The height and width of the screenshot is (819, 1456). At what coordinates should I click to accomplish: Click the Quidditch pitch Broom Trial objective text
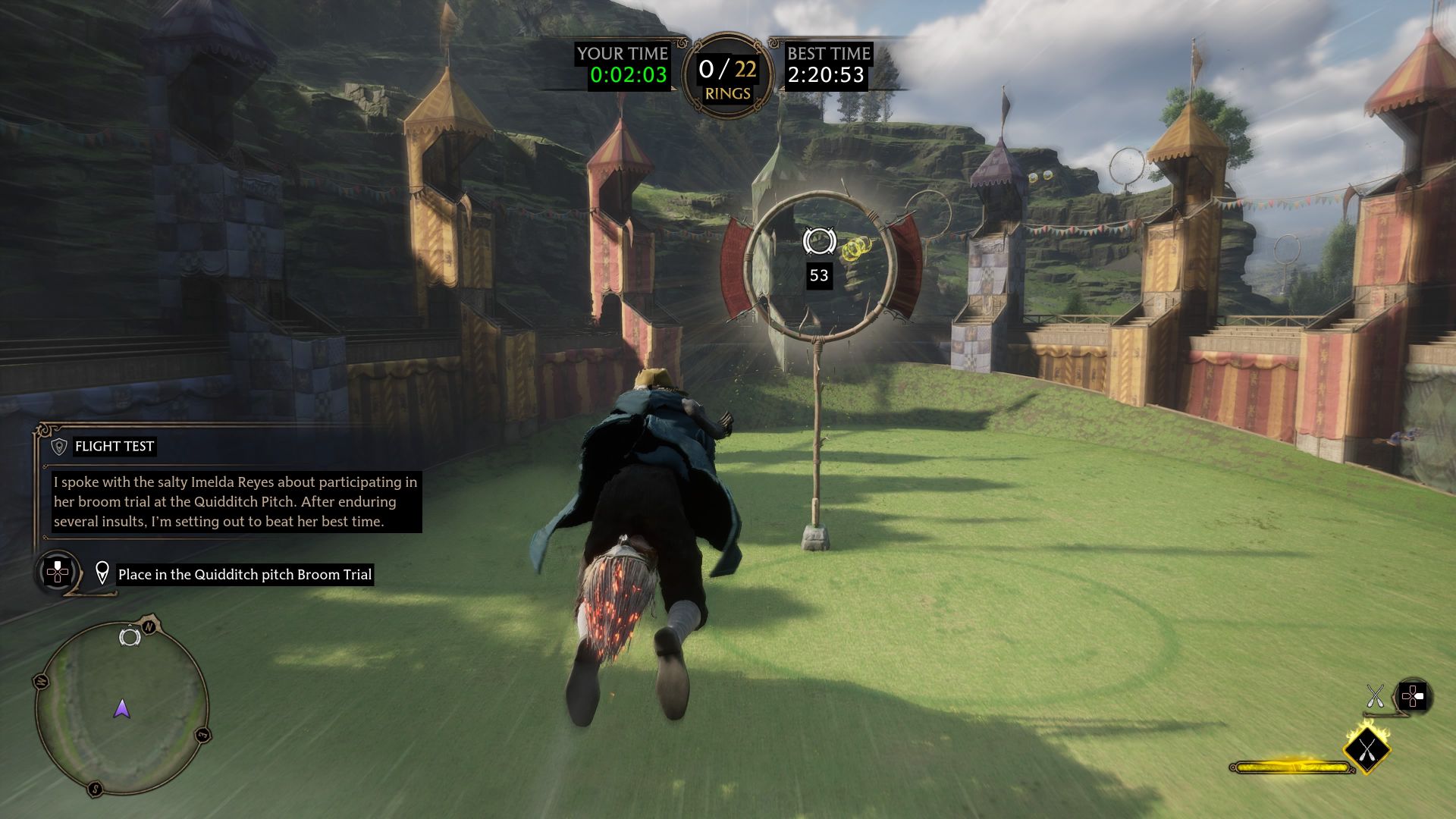pyautogui.click(x=244, y=574)
